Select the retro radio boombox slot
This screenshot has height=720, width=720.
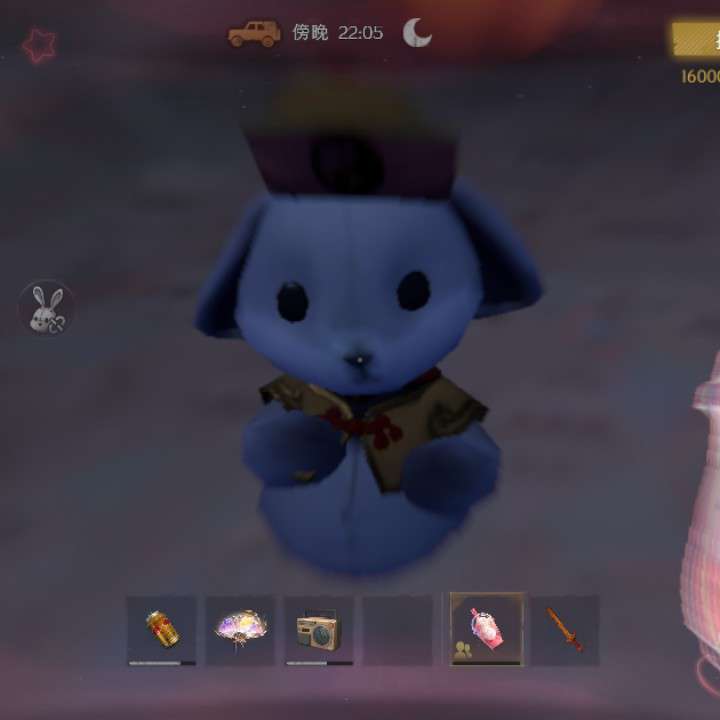319,630
